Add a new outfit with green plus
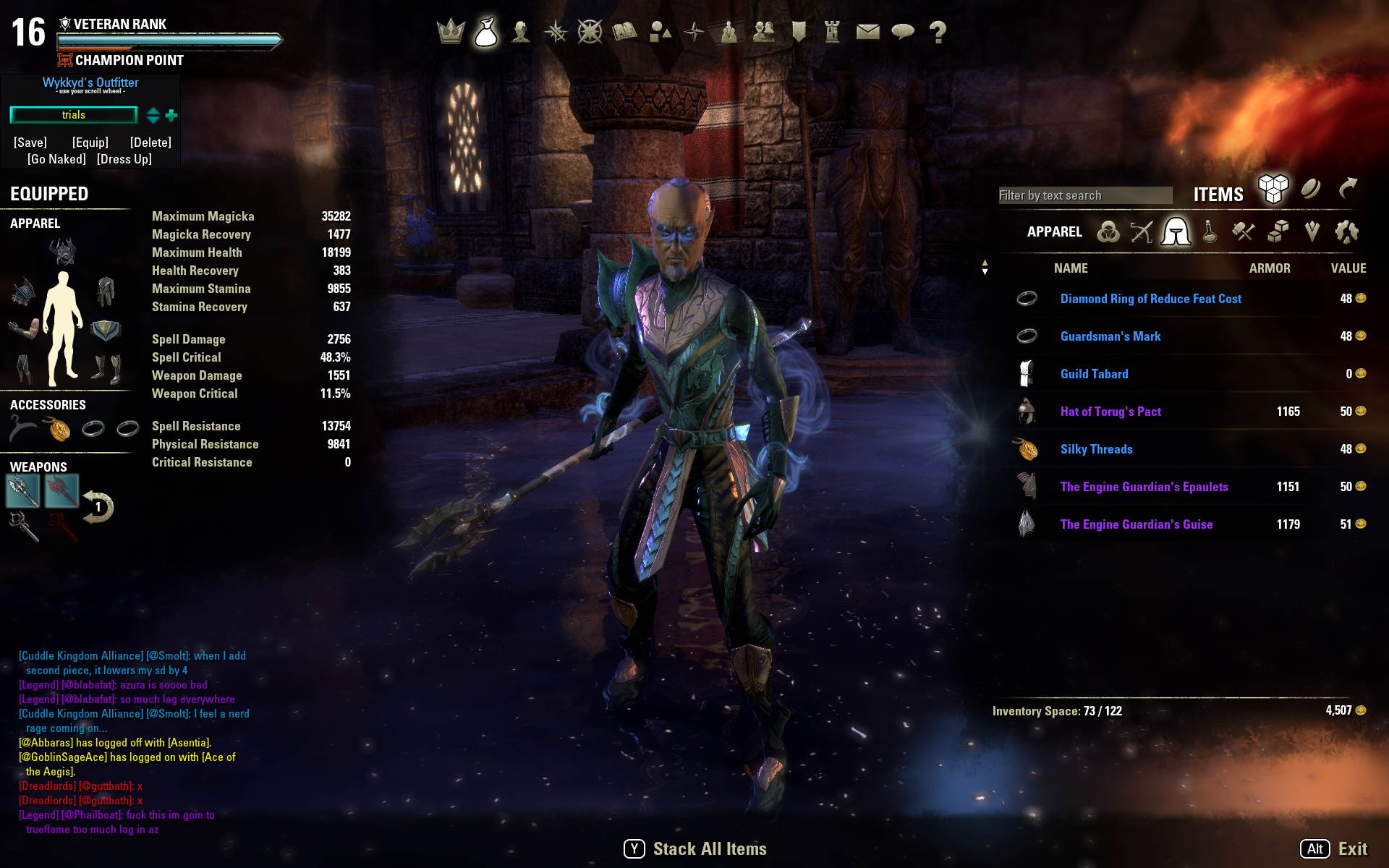This screenshot has width=1389, height=868. pyautogui.click(x=171, y=115)
